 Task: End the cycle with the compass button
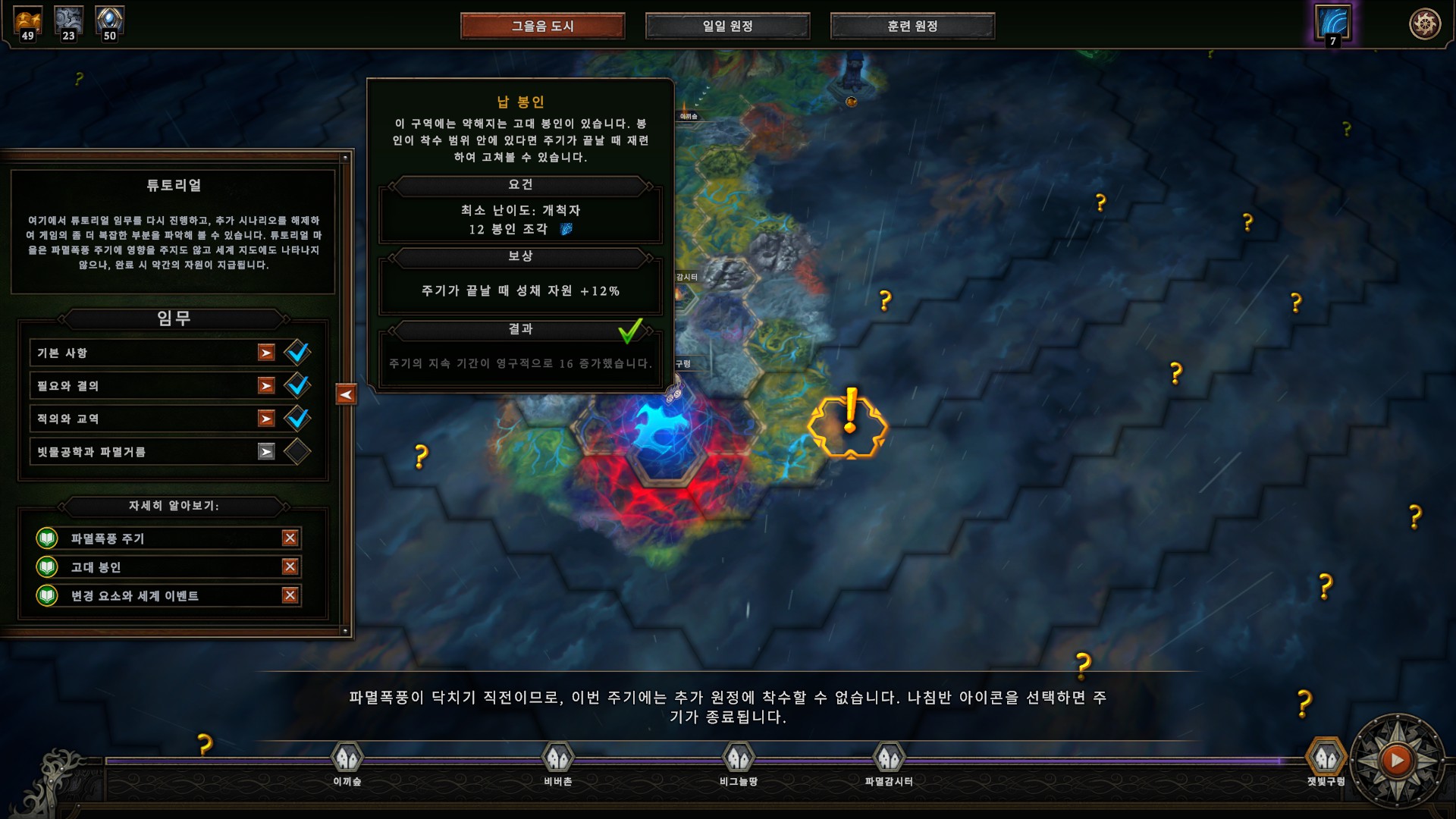(x=1397, y=760)
